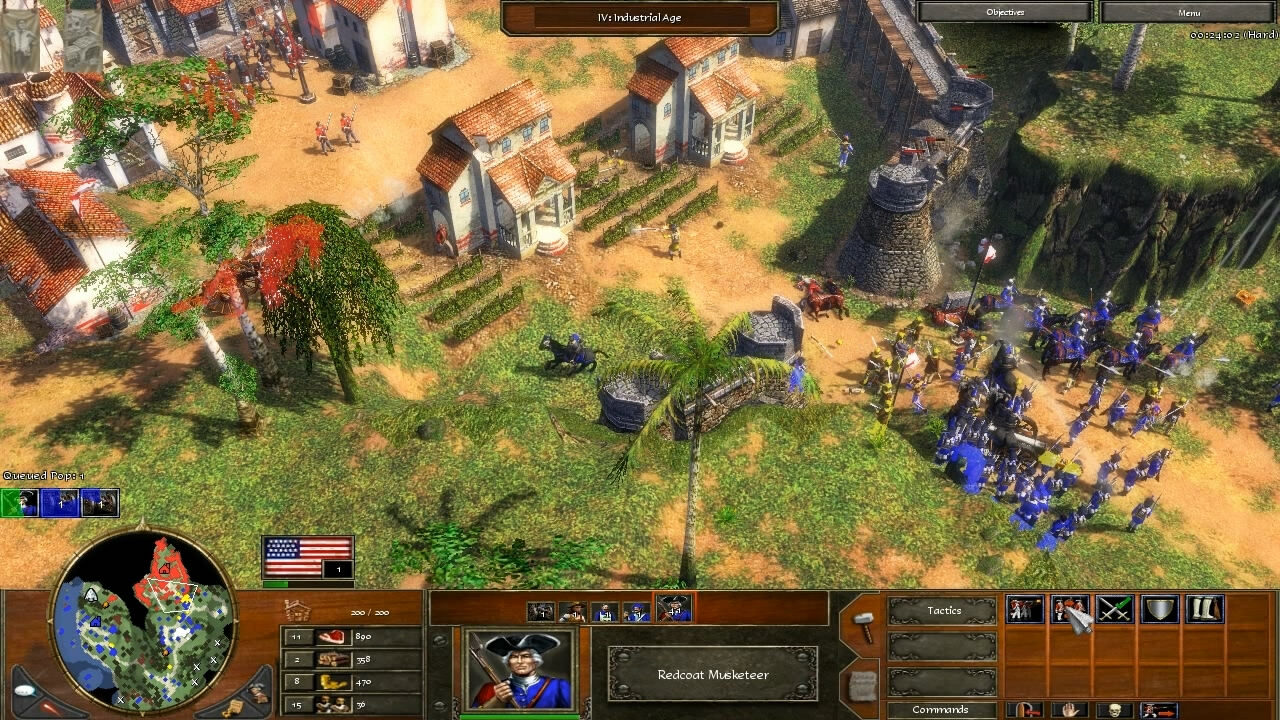Open the Objectives panel

pos(1007,11)
